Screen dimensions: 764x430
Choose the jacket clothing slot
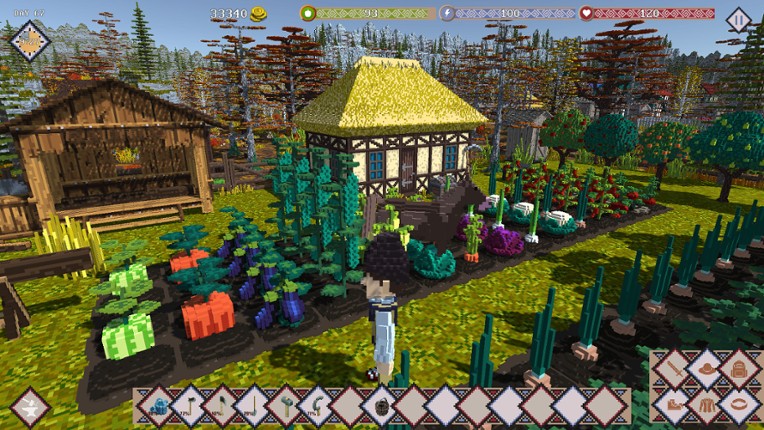pyautogui.click(x=707, y=405)
